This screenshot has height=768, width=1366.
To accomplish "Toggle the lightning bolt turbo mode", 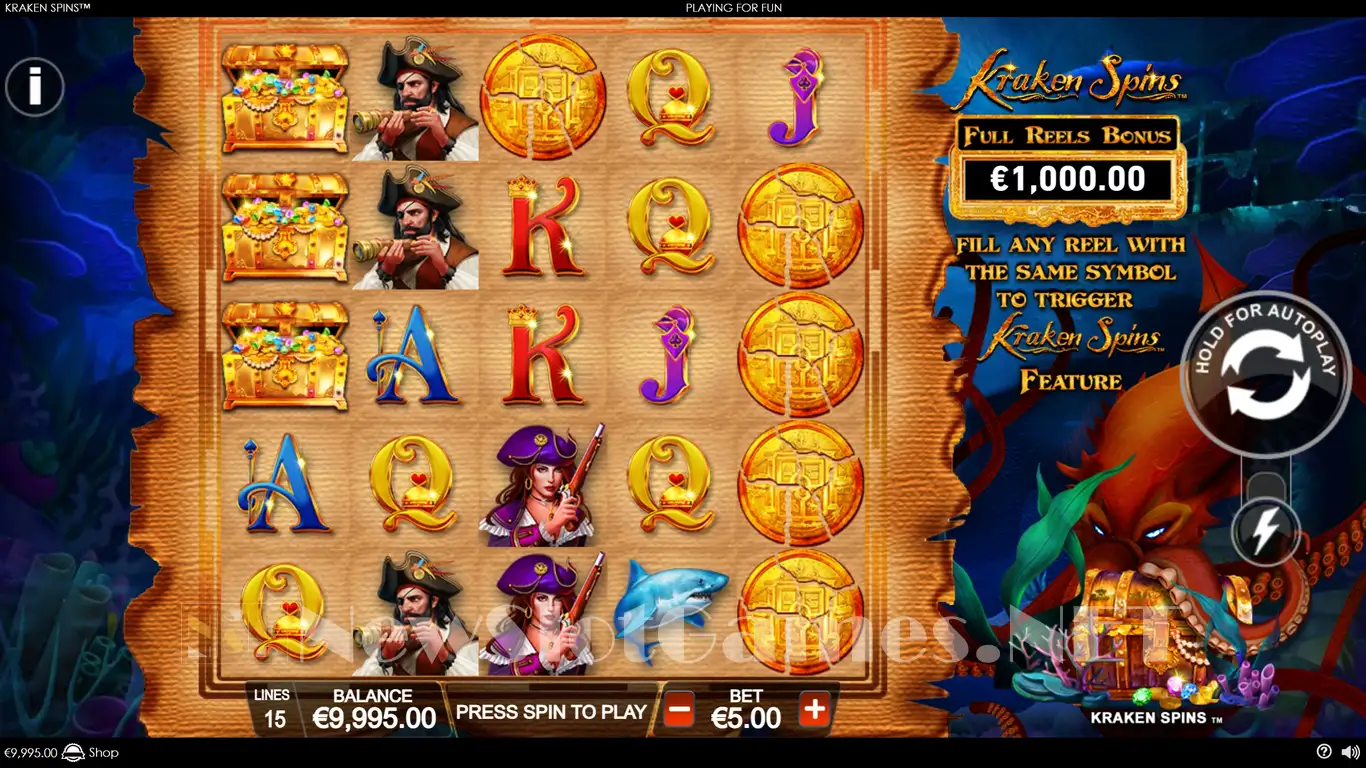I will (1266, 531).
